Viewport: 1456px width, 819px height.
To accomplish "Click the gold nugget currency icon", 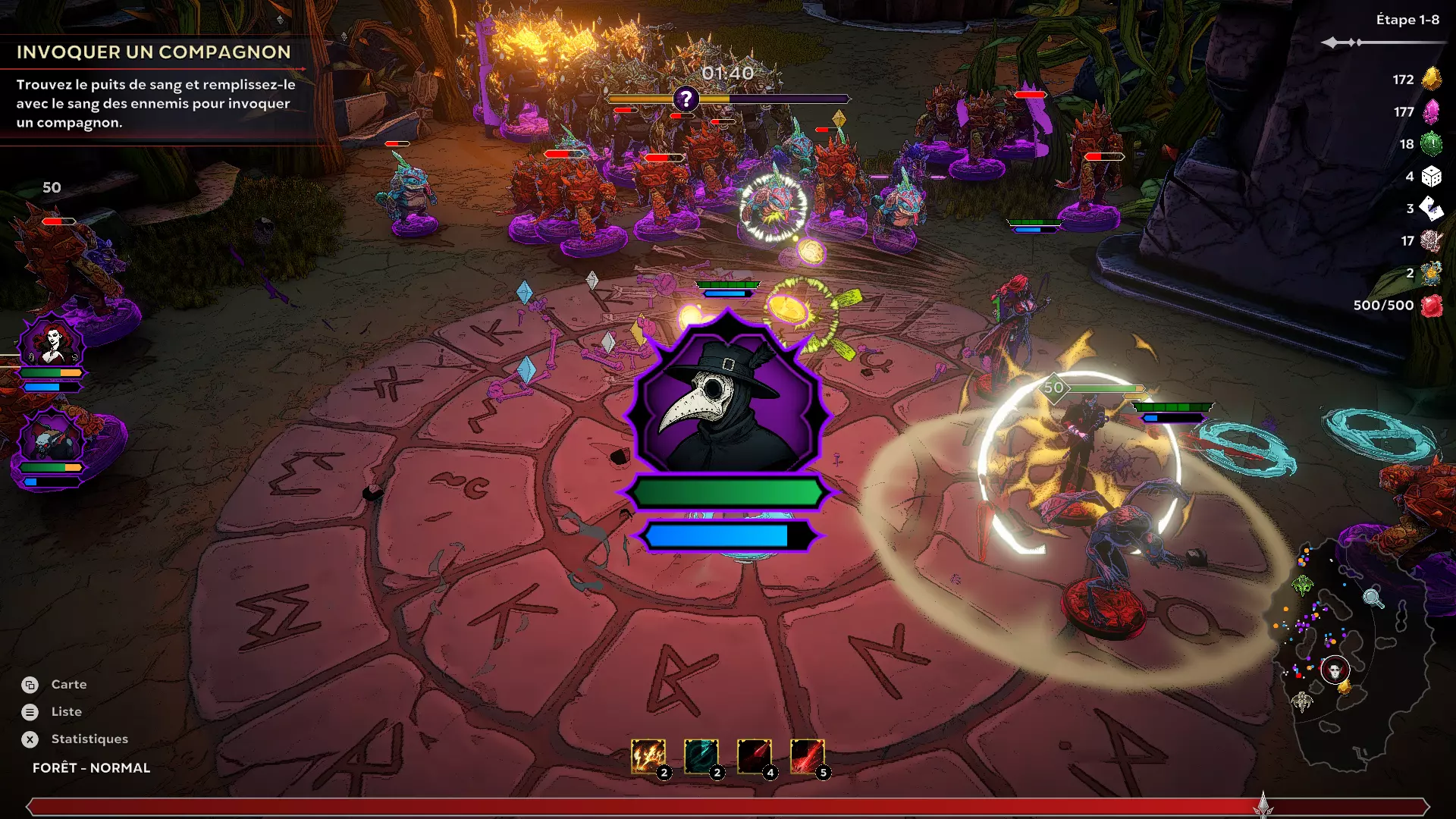I will point(1431,79).
